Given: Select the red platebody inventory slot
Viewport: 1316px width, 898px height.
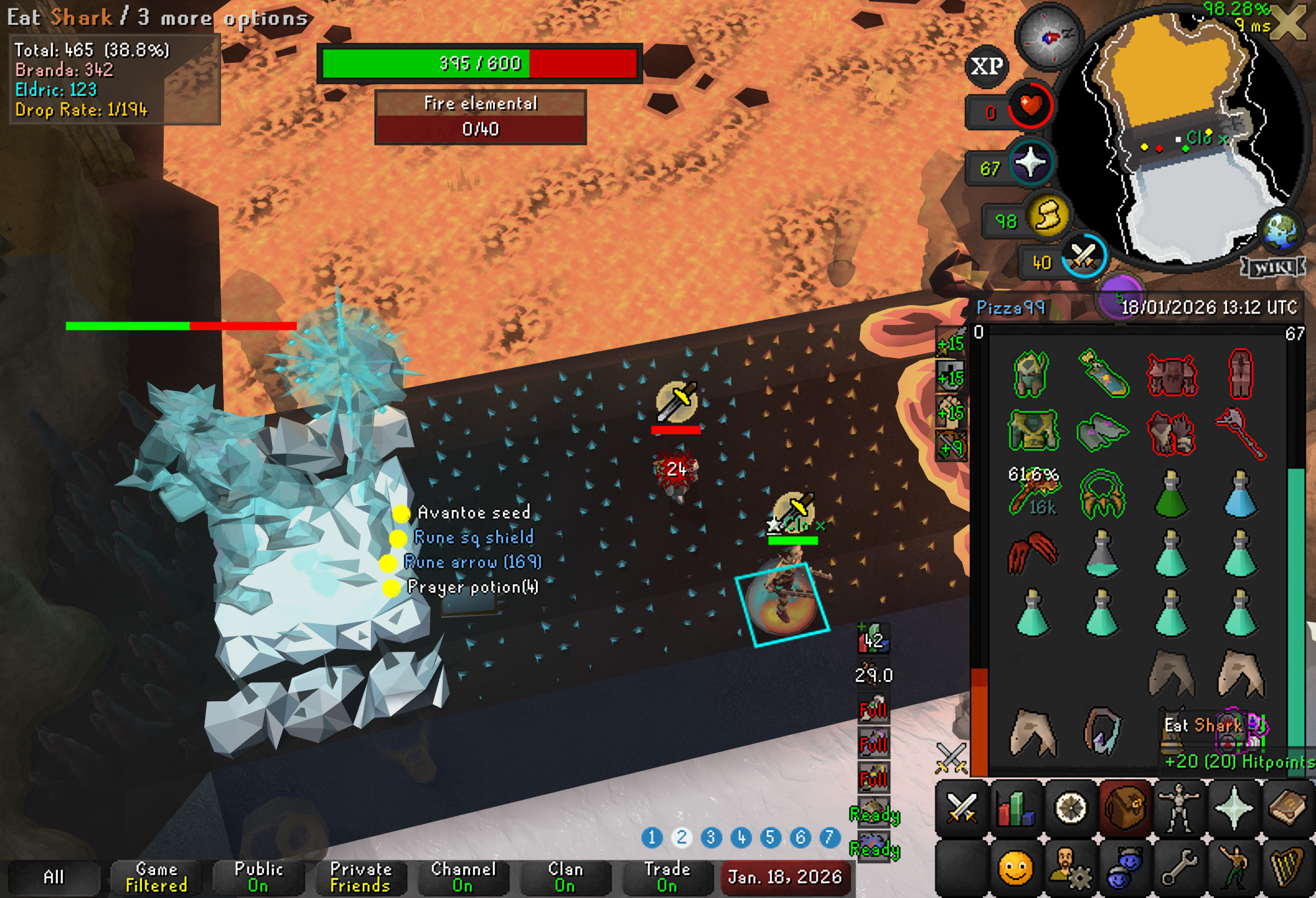Looking at the screenshot, I should click(x=1171, y=374).
